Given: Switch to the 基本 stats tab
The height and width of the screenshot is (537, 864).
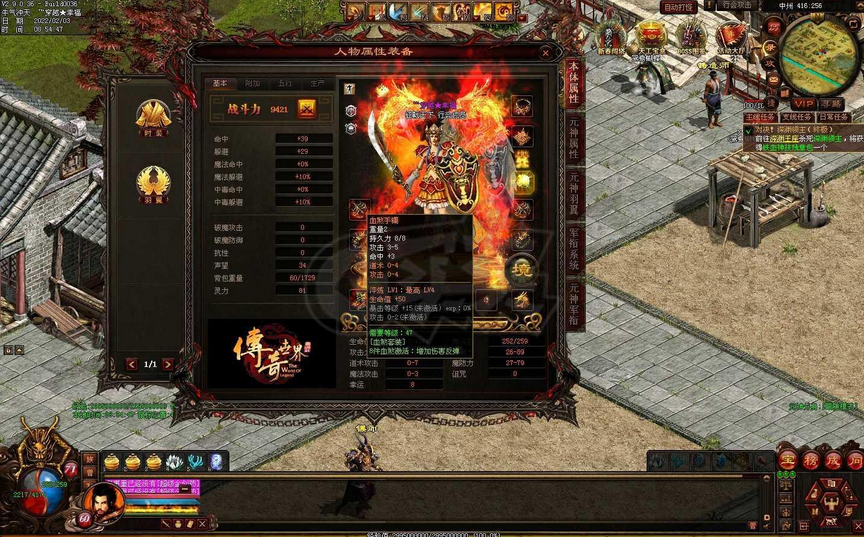Looking at the screenshot, I should click(221, 84).
